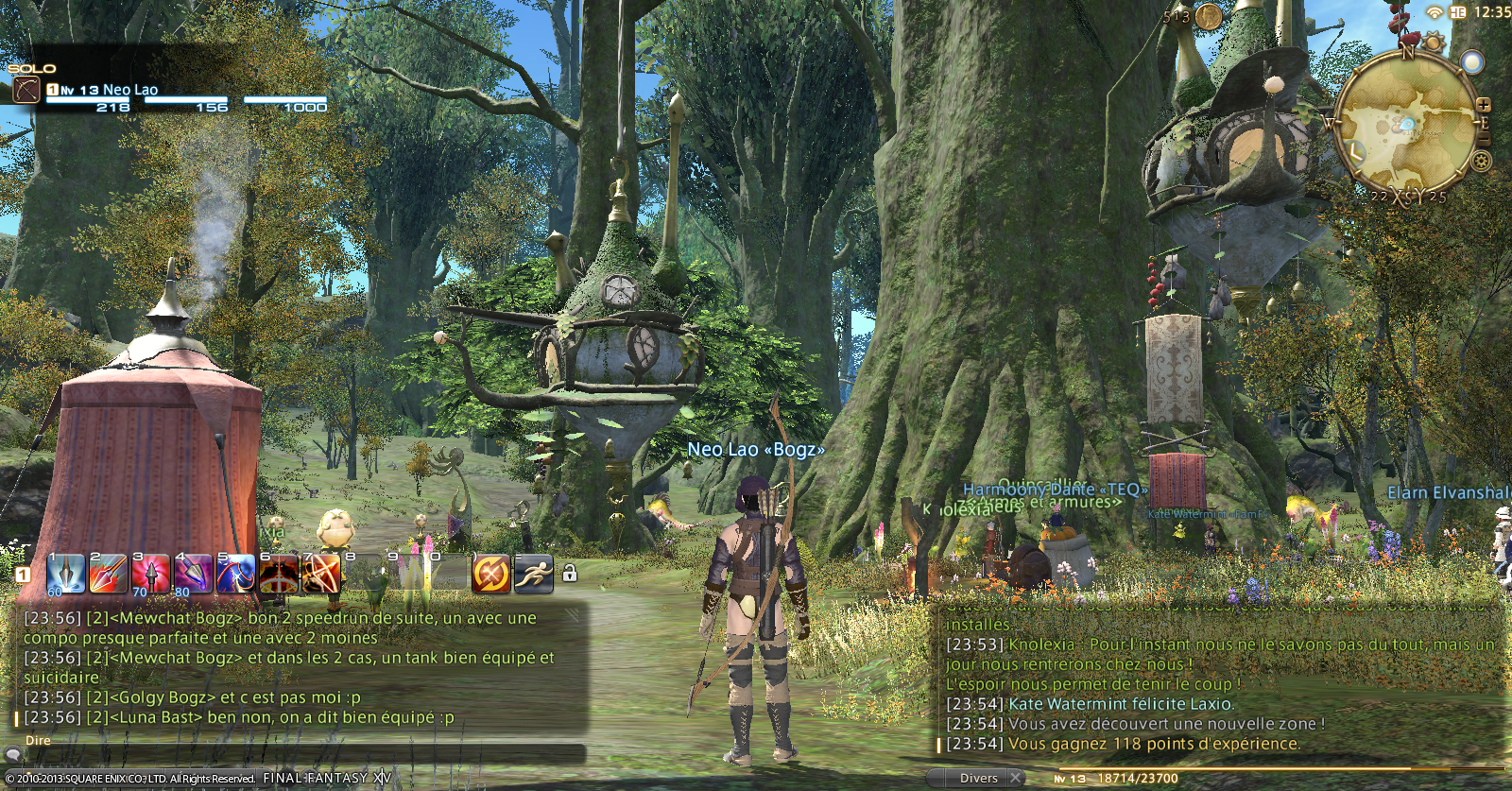Click the gil coin currency icon
The height and width of the screenshot is (791, 1512).
(x=1208, y=16)
